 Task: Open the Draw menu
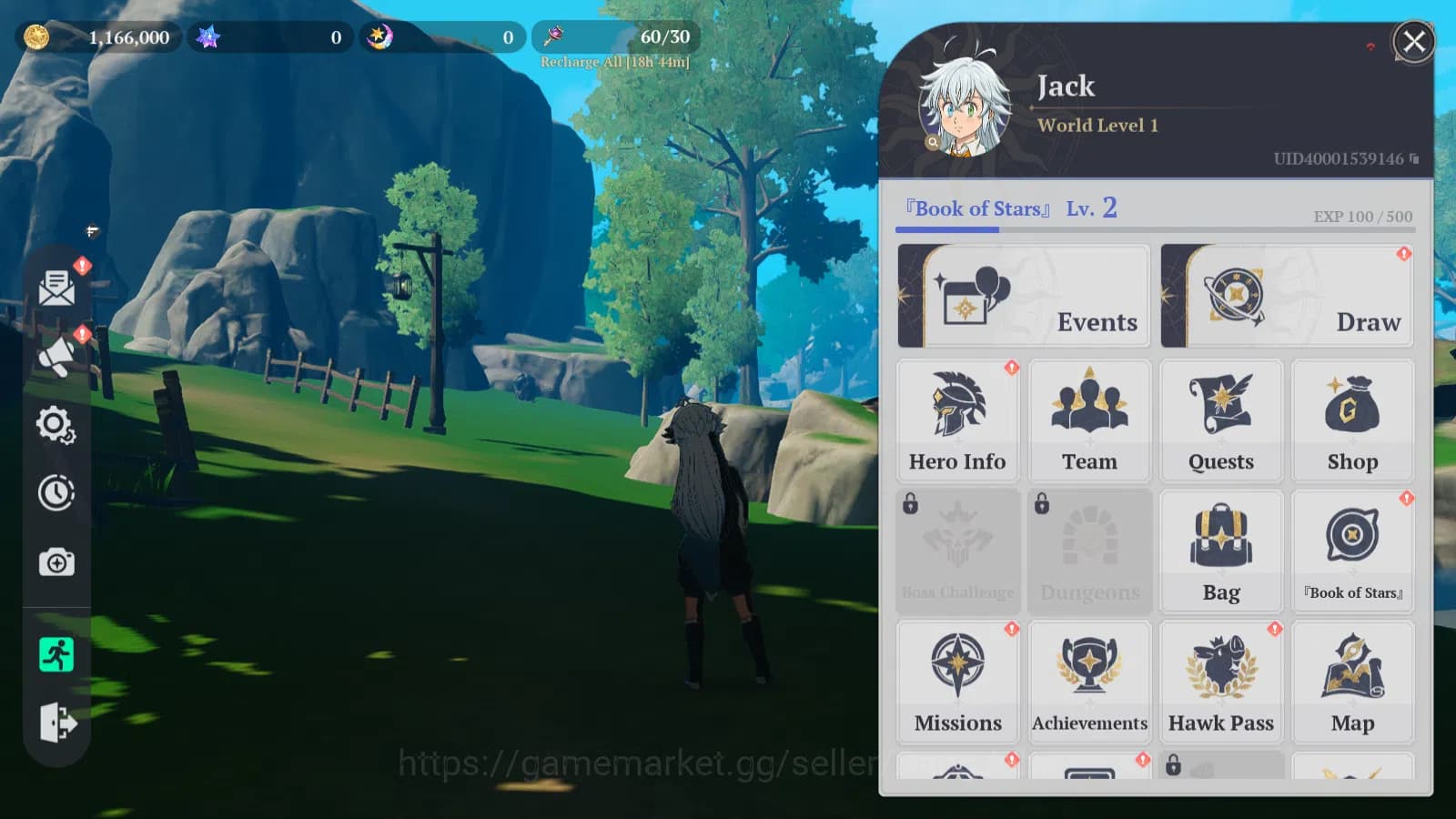tap(1287, 296)
